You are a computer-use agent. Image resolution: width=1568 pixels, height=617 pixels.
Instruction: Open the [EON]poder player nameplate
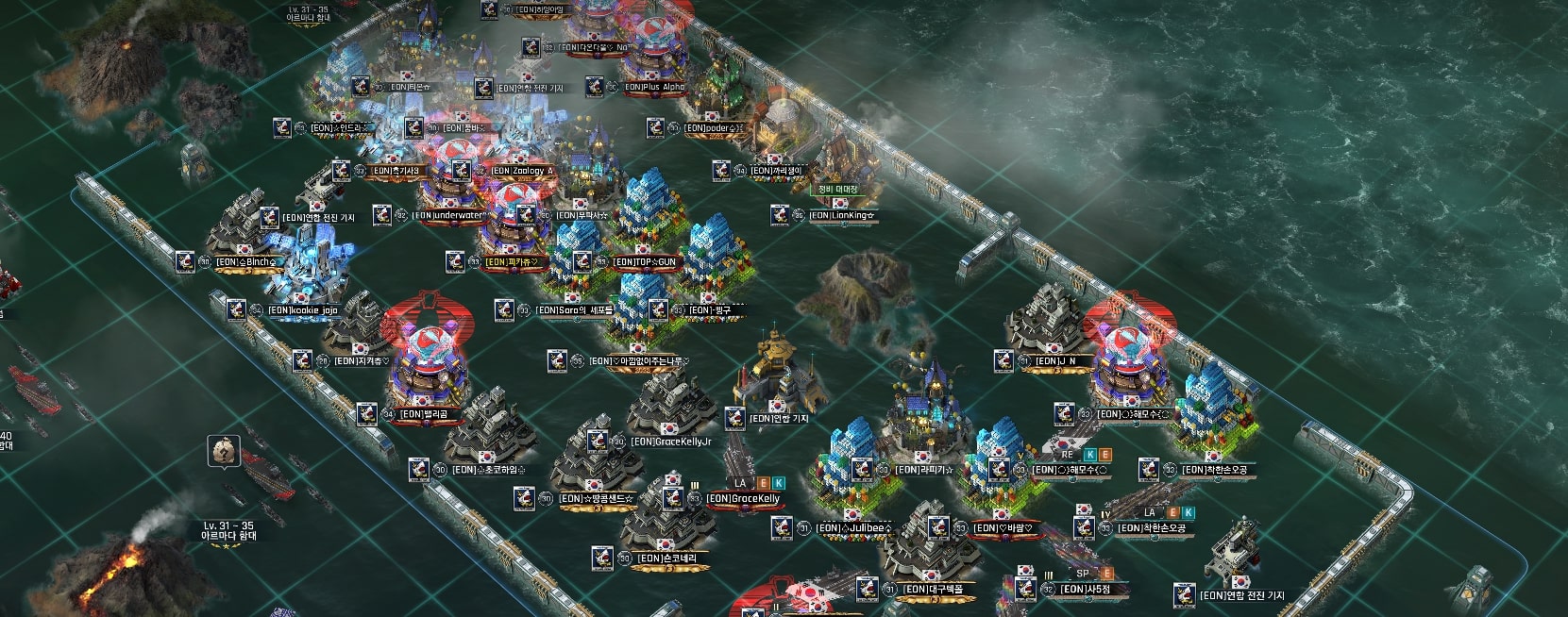pos(713,128)
